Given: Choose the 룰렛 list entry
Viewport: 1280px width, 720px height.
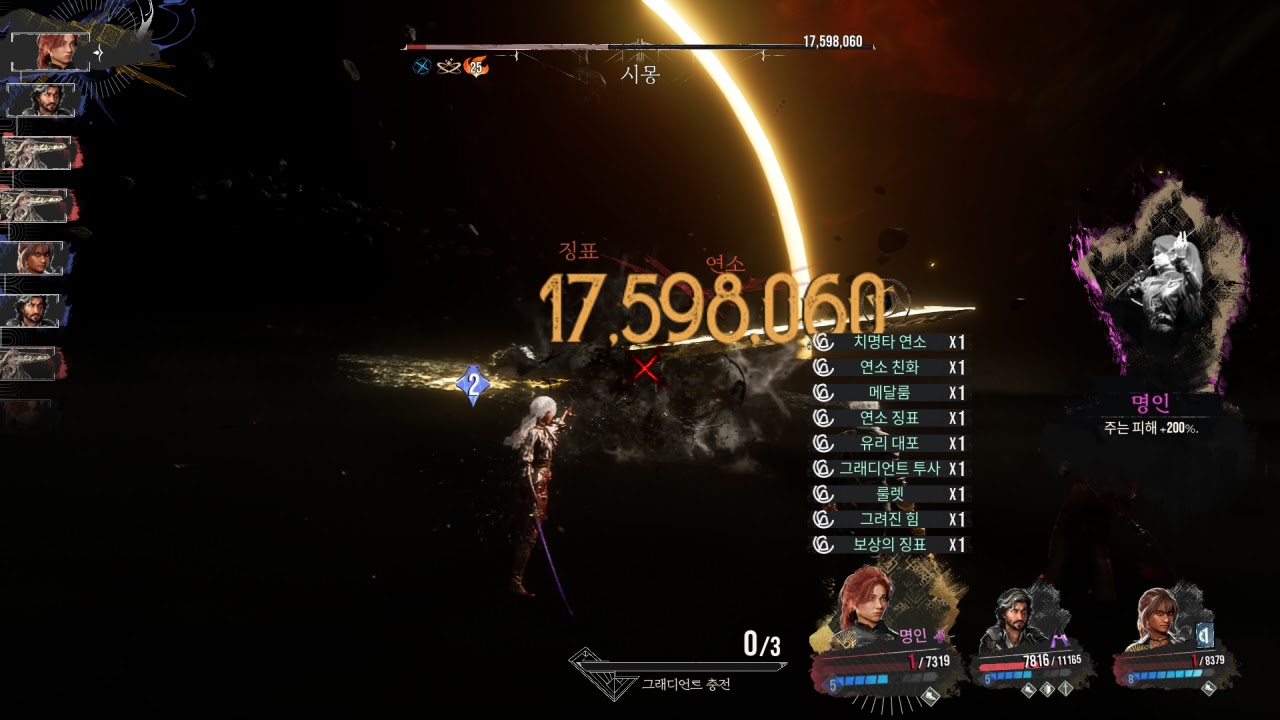Looking at the screenshot, I should pyautogui.click(x=889, y=494).
